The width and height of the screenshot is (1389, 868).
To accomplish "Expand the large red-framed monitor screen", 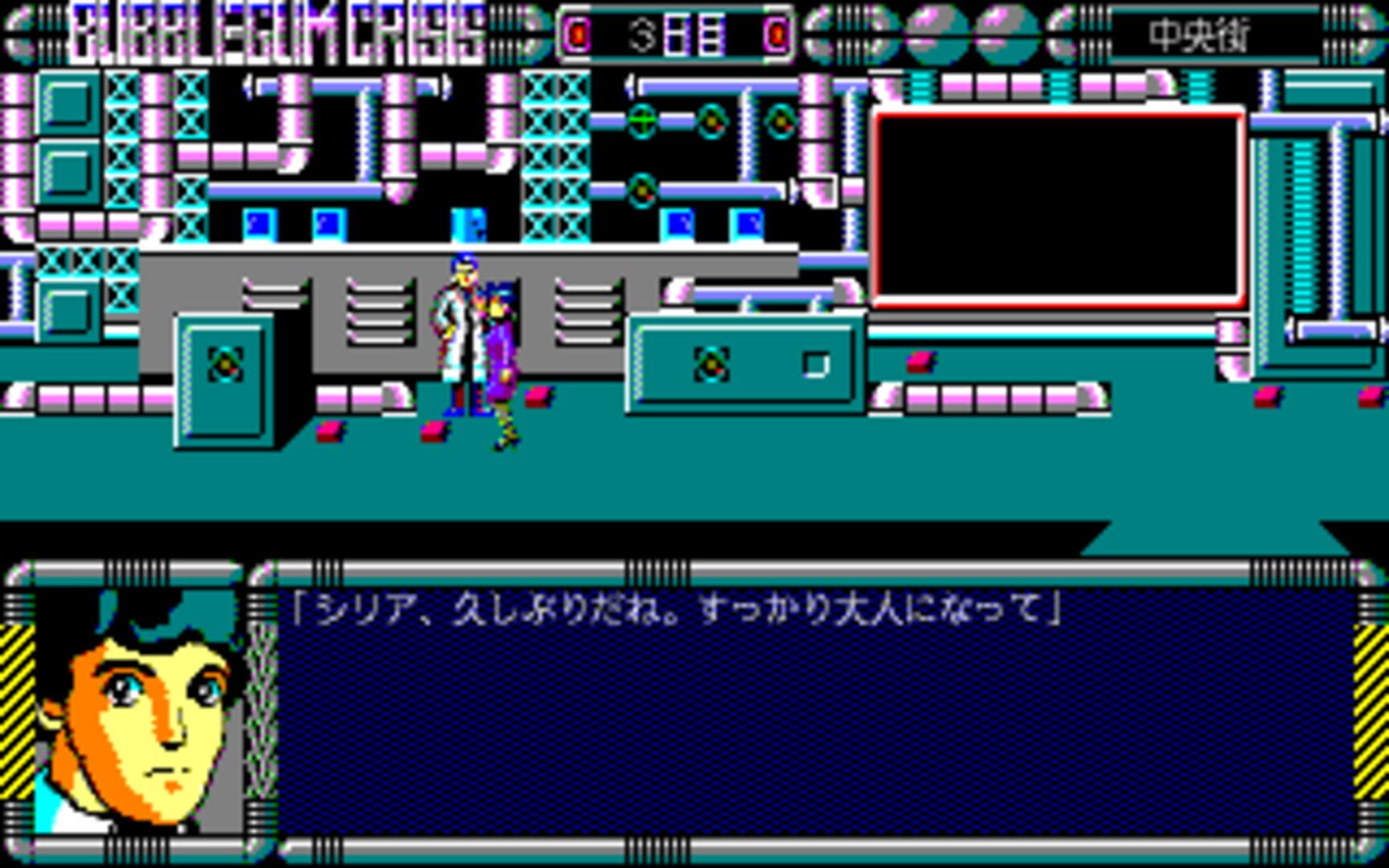I will pyautogui.click(x=1057, y=205).
